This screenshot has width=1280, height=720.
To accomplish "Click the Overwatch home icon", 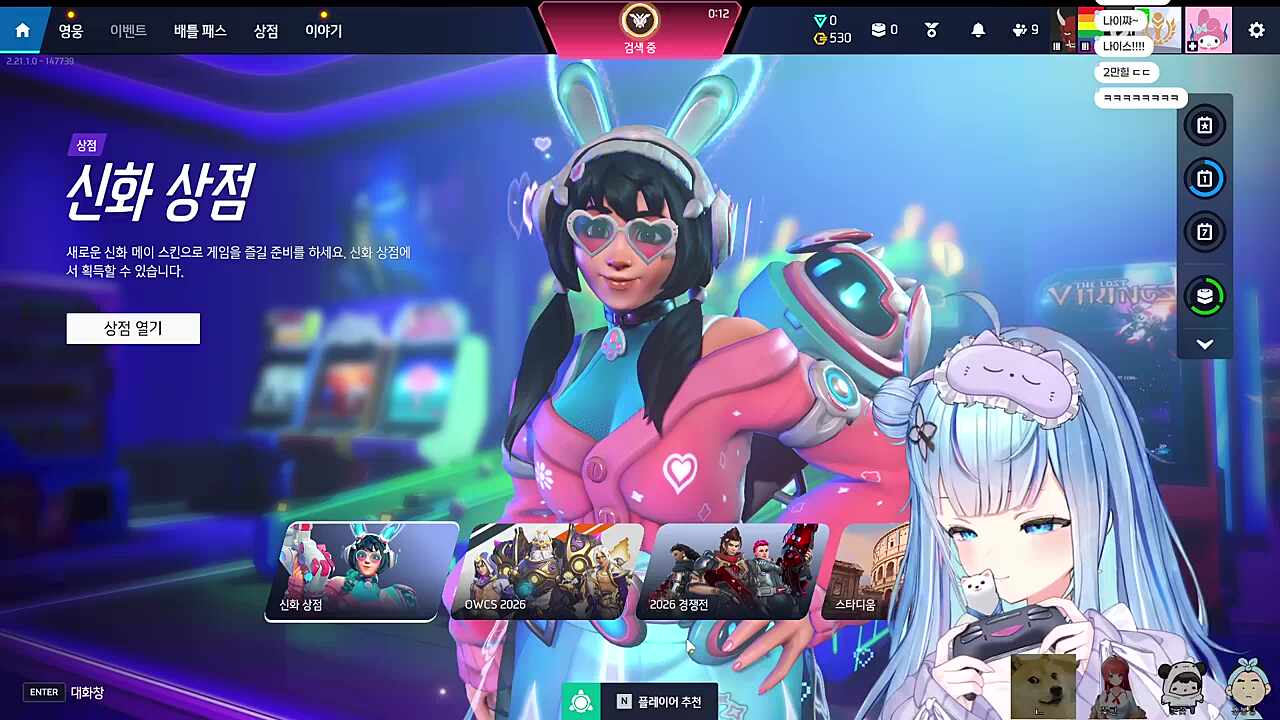I will pos(22,29).
